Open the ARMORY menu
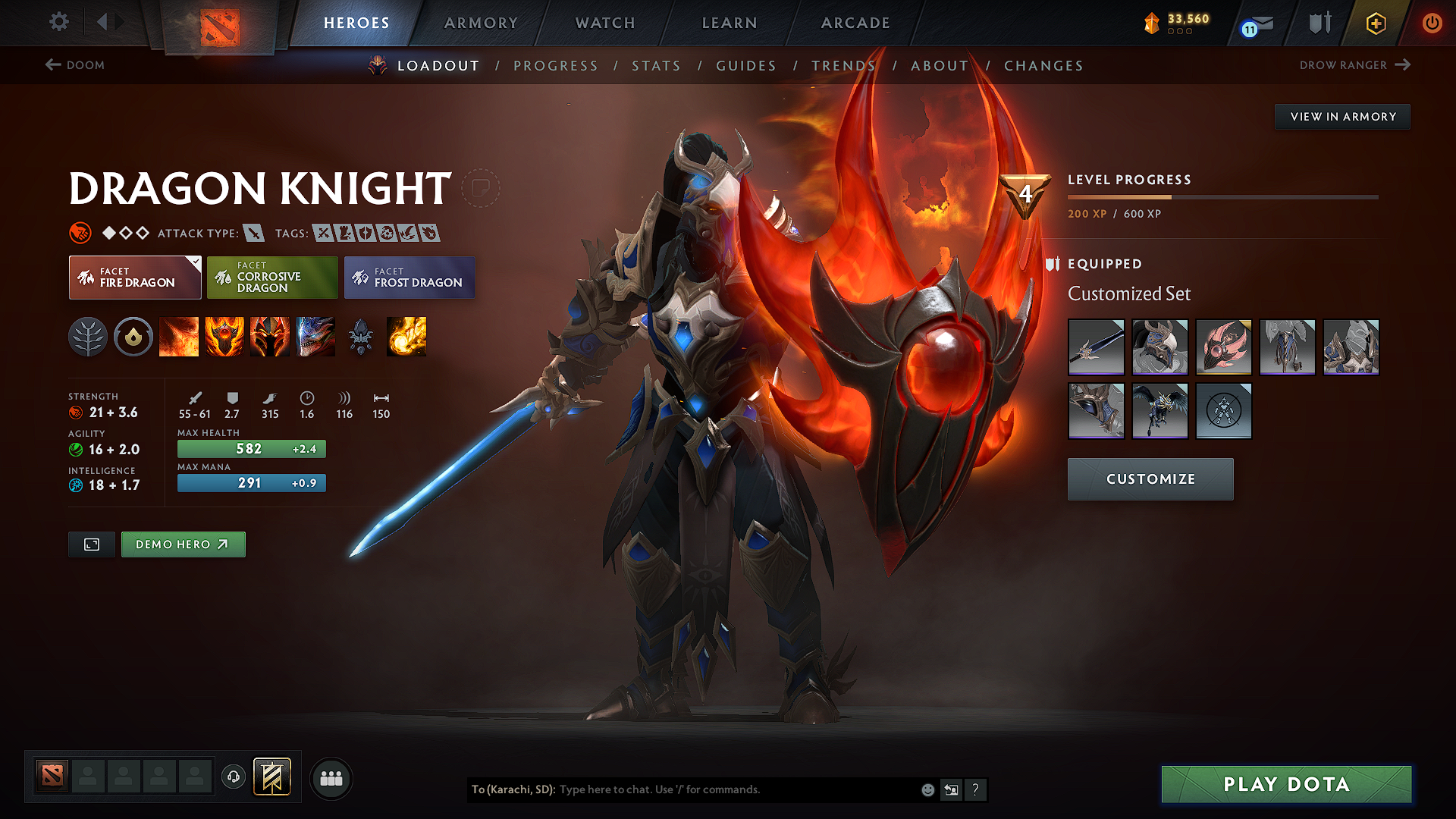The height and width of the screenshot is (819, 1456). tap(481, 23)
